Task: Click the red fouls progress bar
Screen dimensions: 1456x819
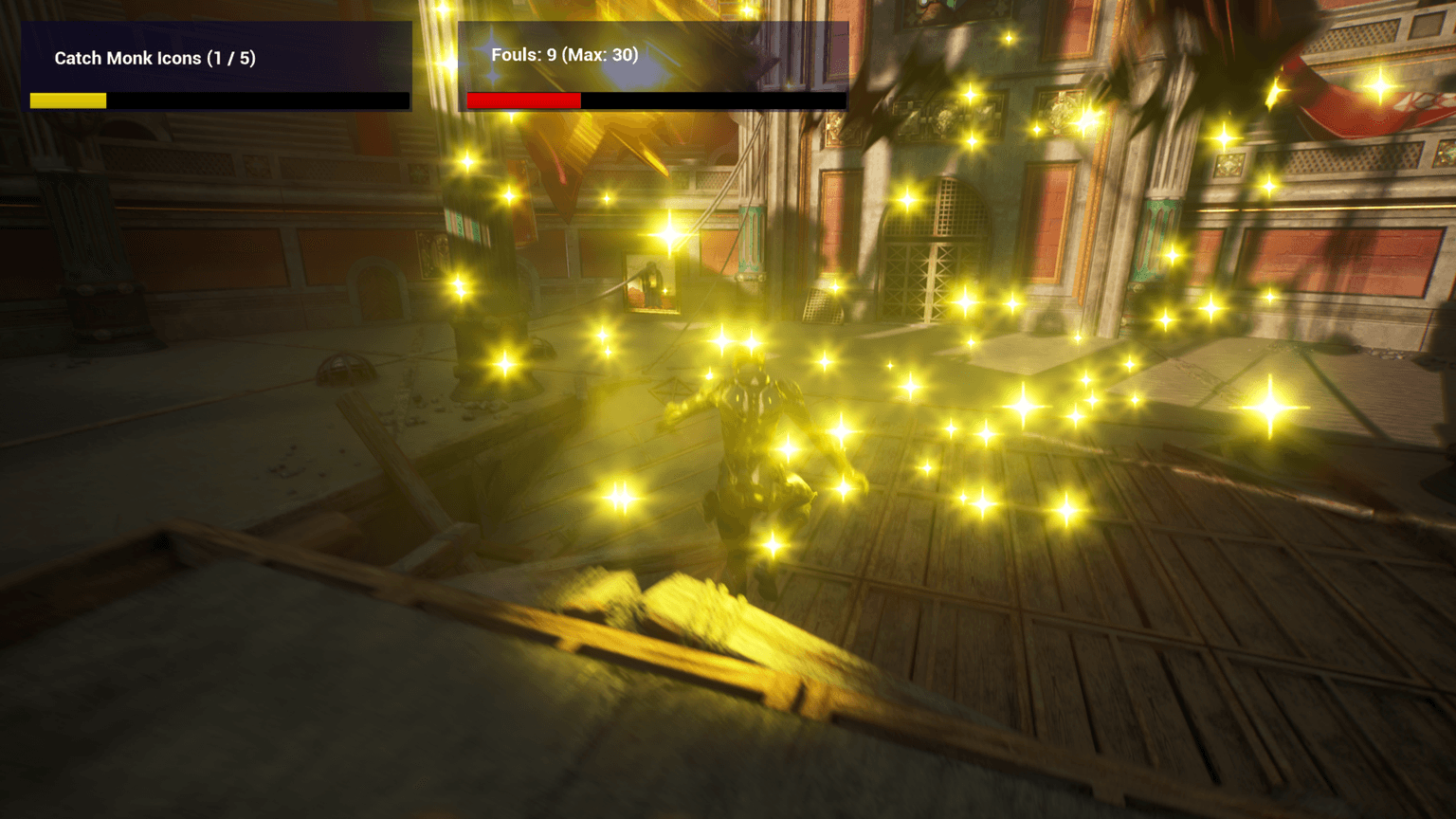Action: [x=524, y=98]
